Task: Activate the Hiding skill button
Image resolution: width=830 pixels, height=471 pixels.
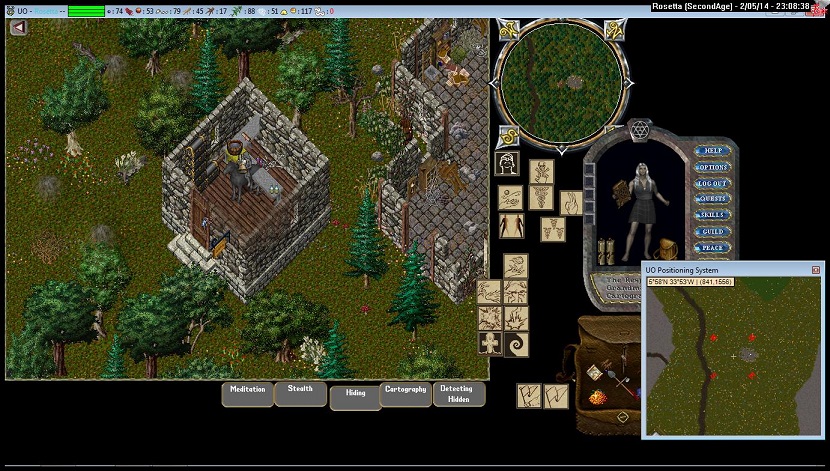Action: [x=354, y=395]
